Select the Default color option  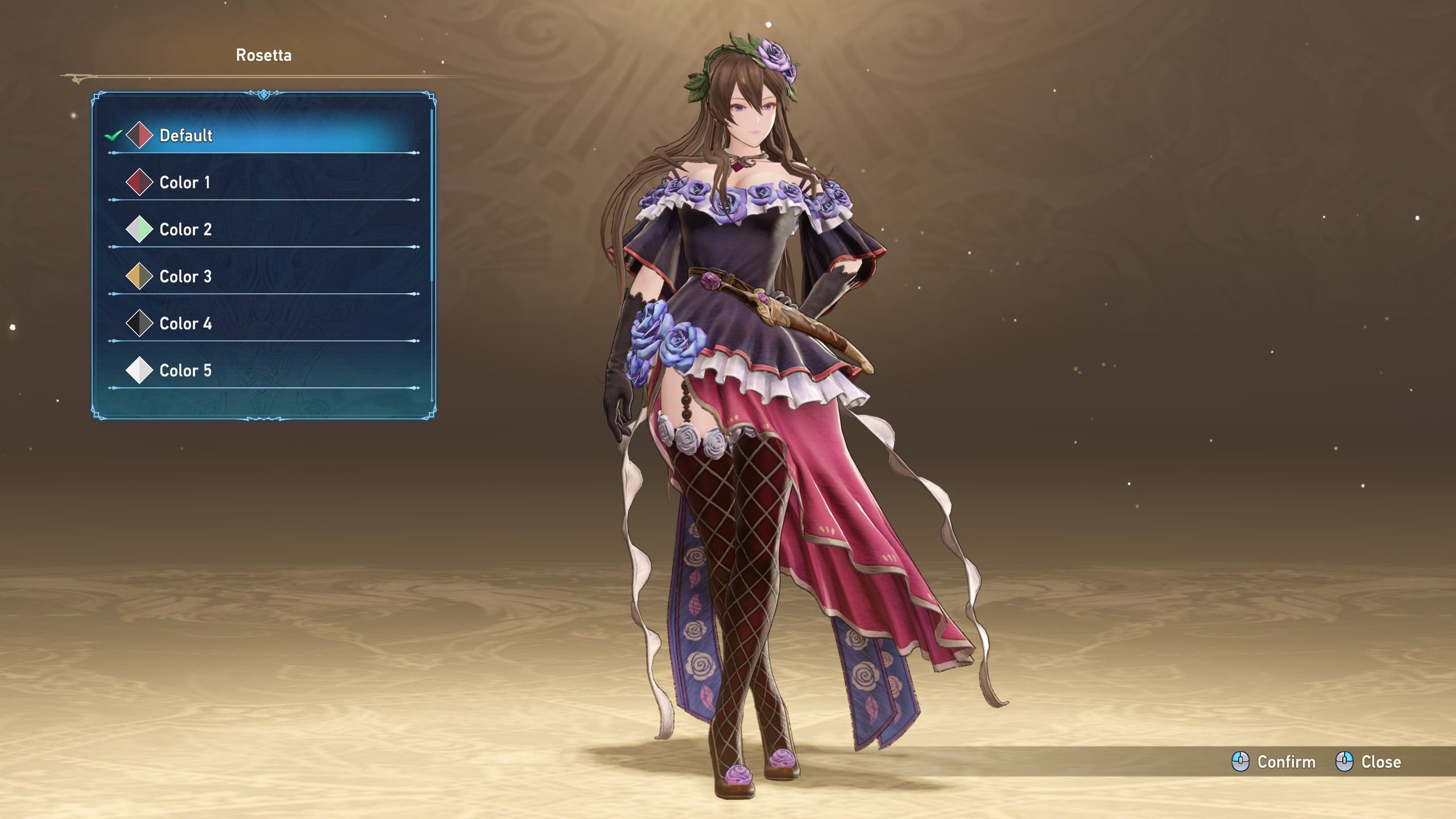186,135
